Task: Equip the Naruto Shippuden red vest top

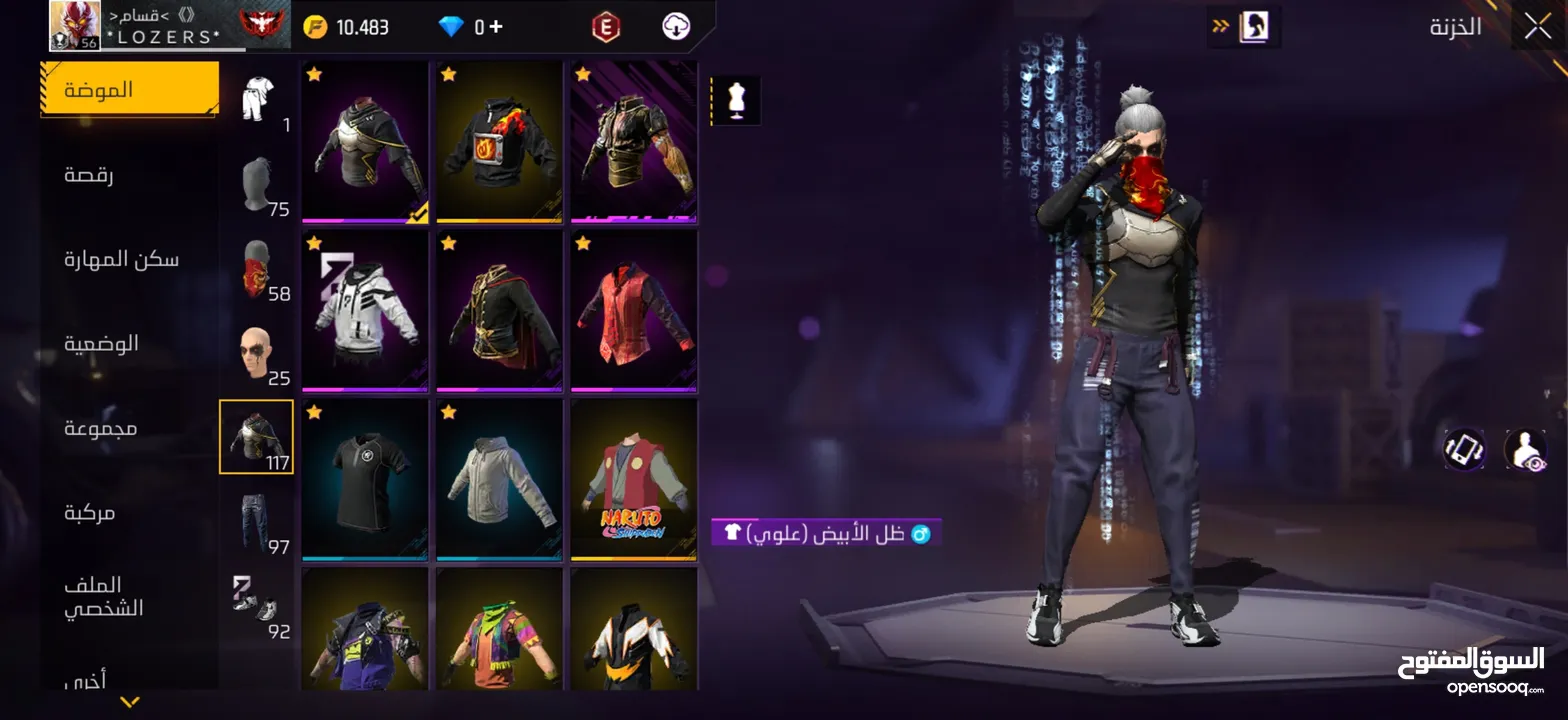Action: [634, 479]
